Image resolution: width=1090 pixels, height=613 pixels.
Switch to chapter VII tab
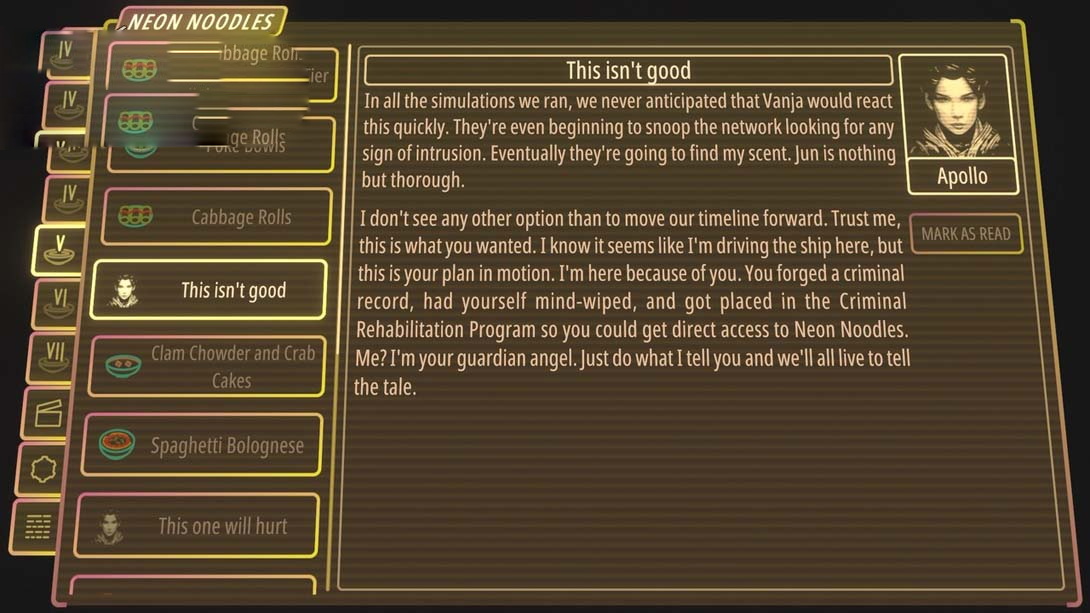click(51, 358)
